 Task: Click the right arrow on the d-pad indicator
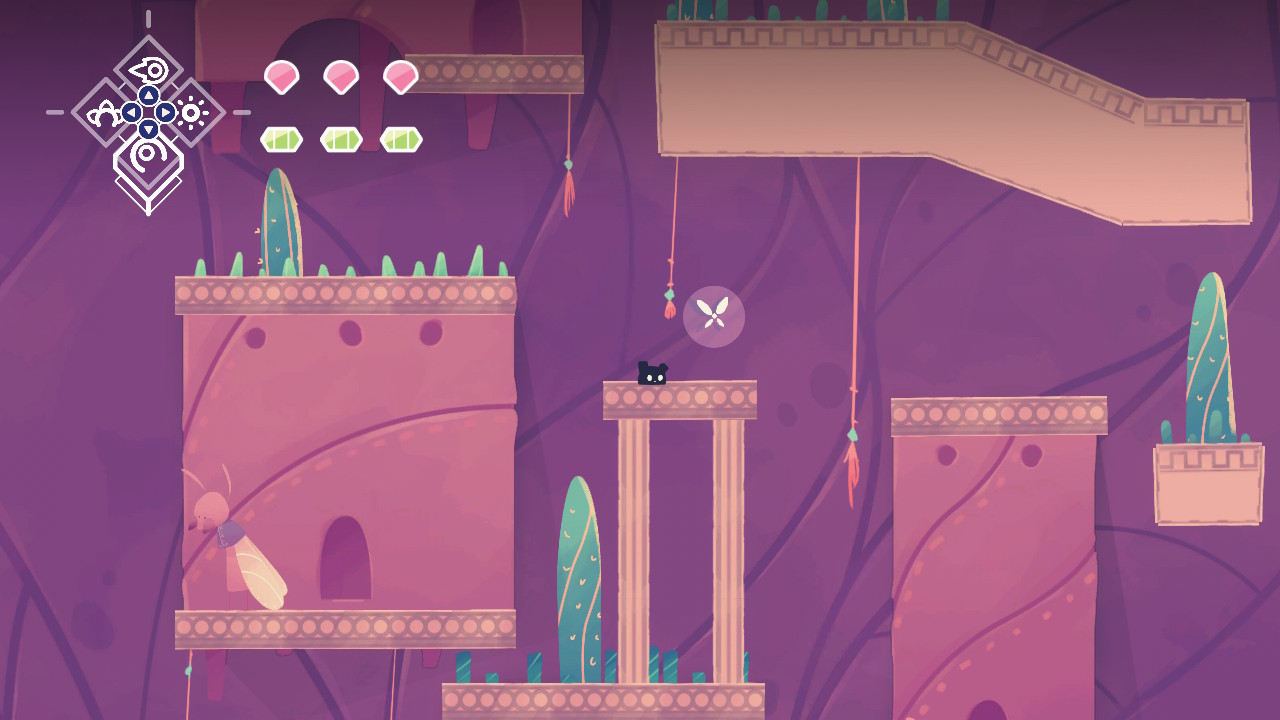165,113
